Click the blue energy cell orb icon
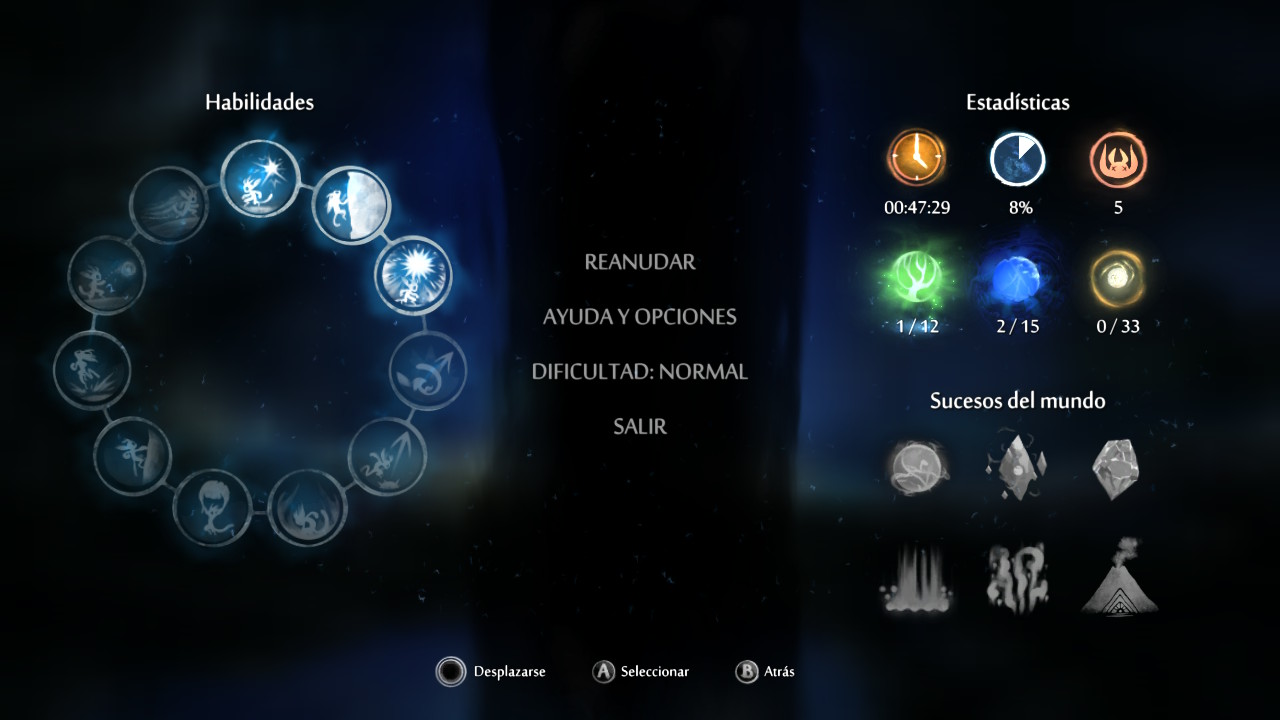Viewport: 1280px width, 720px height. (1017, 280)
